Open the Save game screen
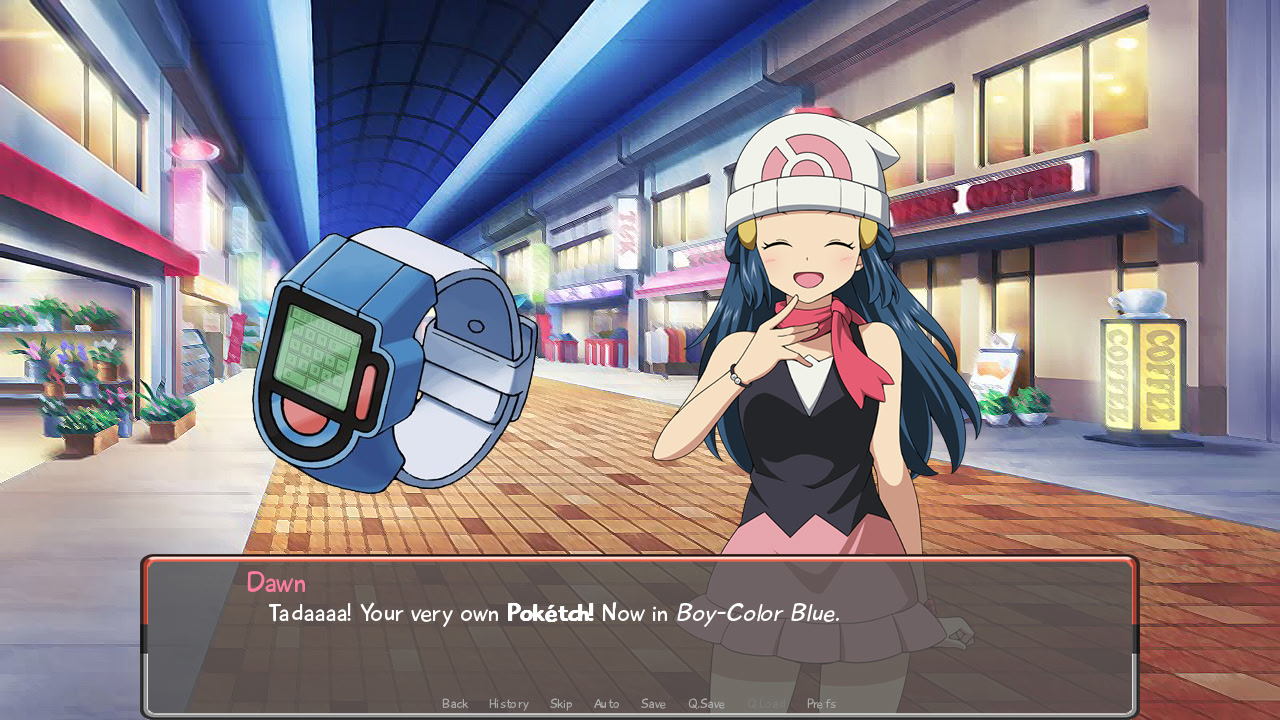The image size is (1280, 720). (x=653, y=704)
